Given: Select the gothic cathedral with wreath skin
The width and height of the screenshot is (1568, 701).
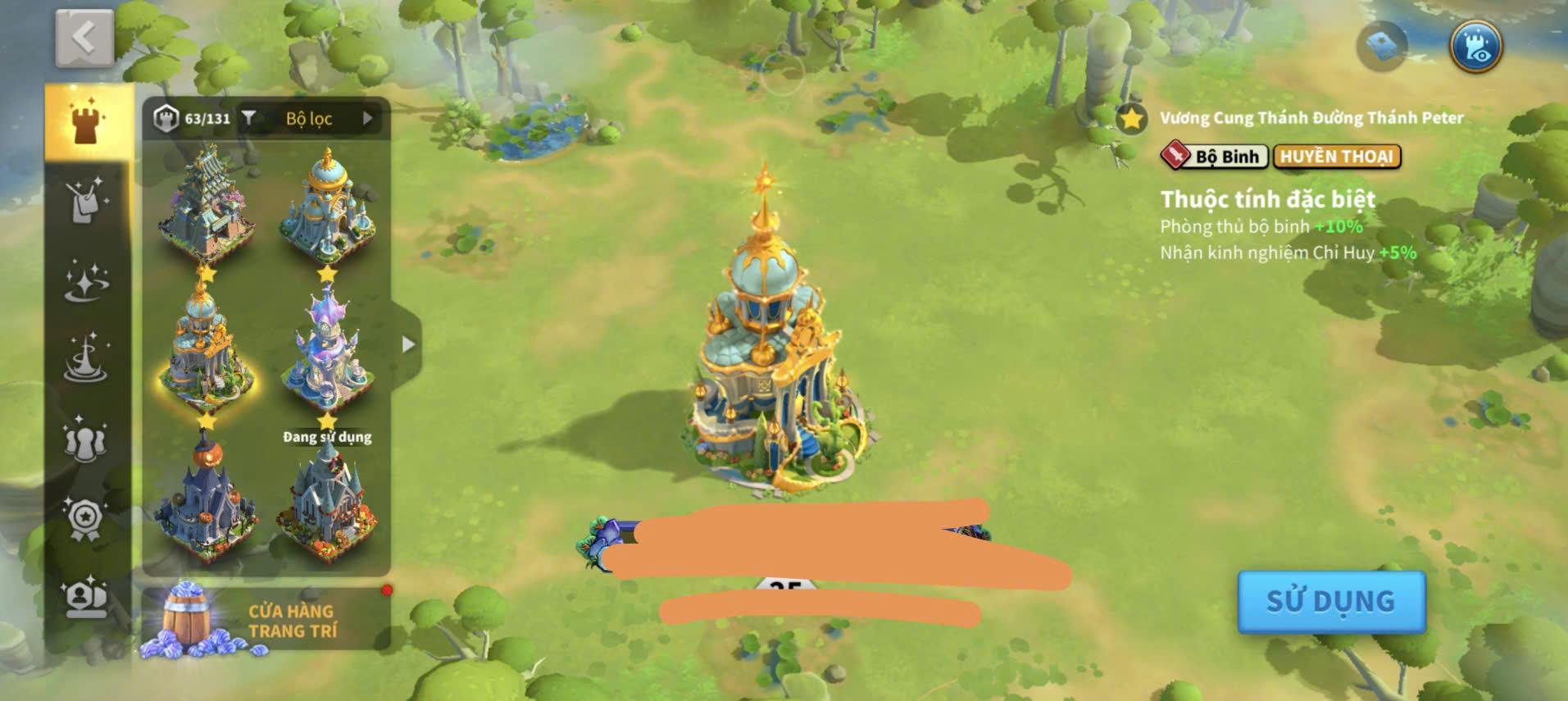Looking at the screenshot, I should [x=328, y=502].
